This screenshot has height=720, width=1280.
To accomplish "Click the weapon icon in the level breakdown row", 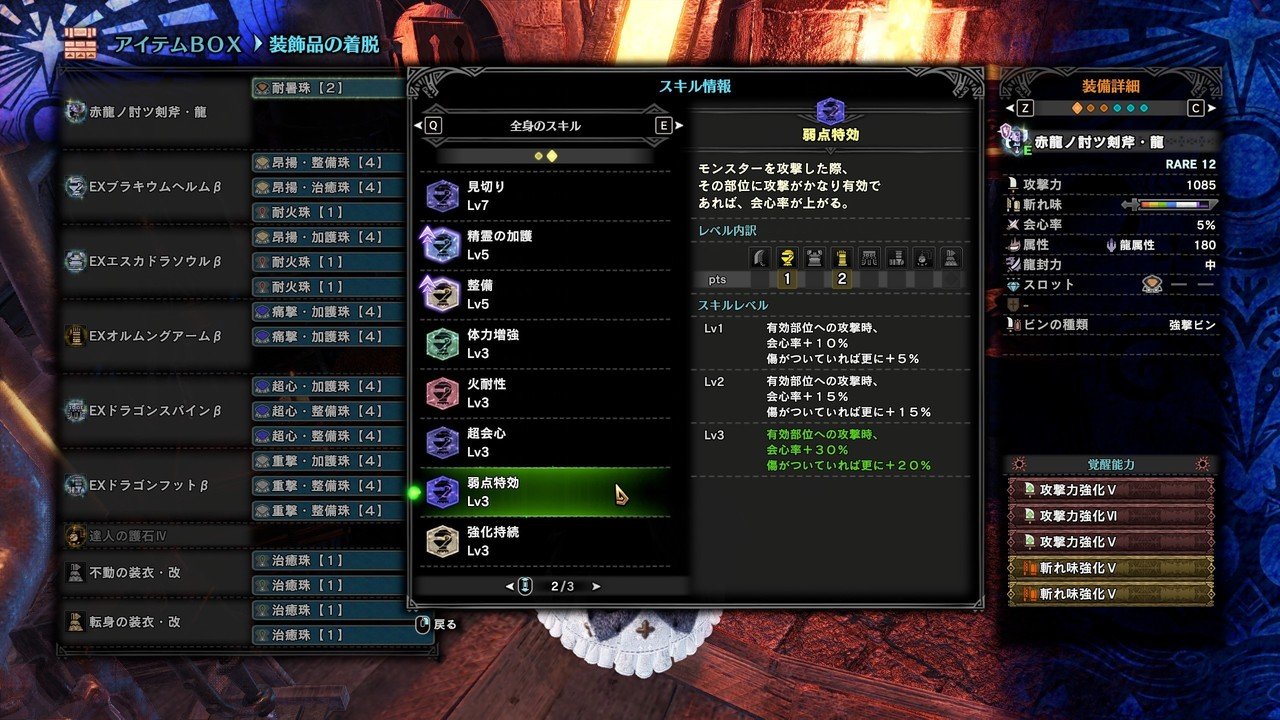I will point(758,258).
